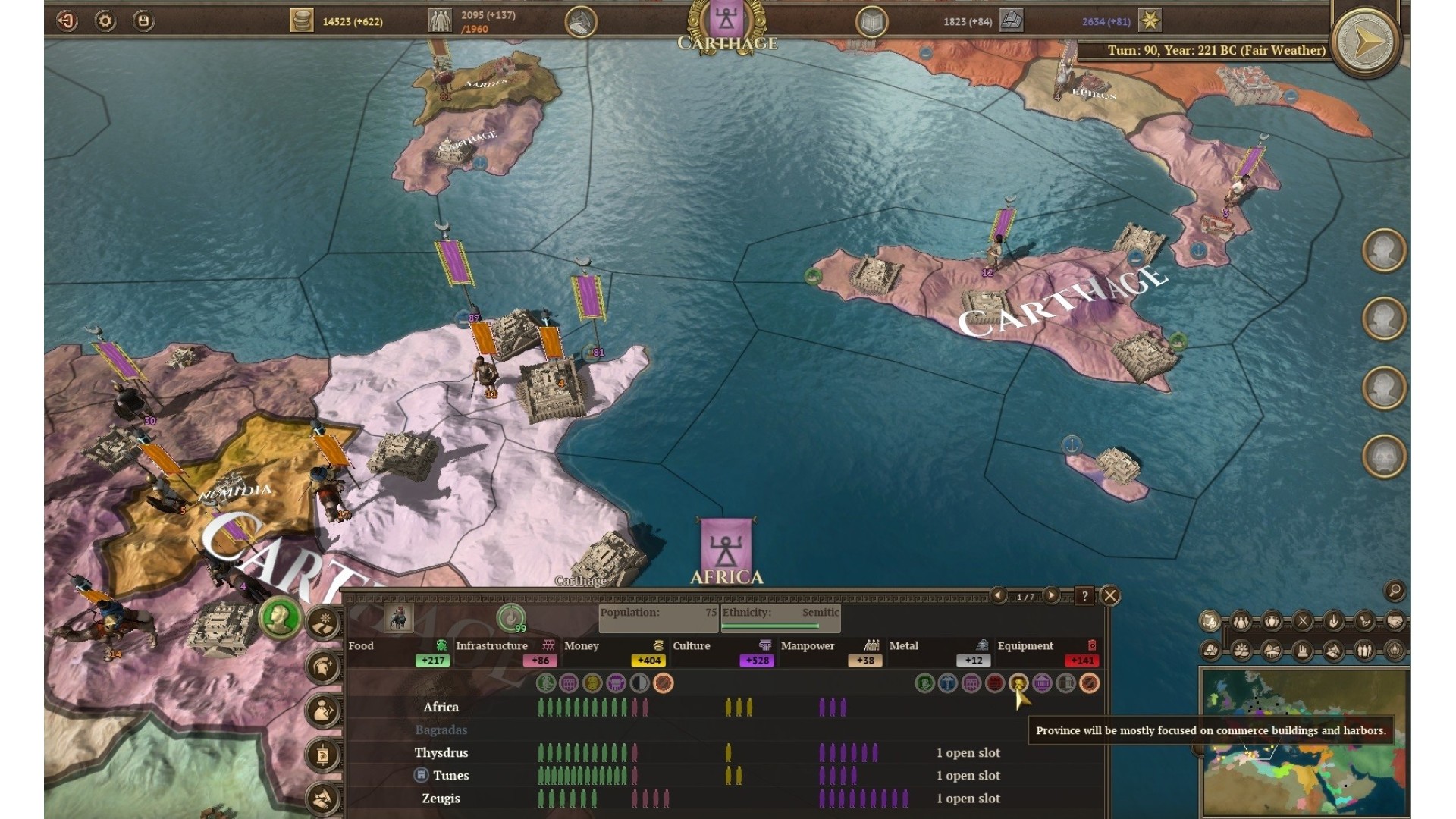Open the gear settings menu
Screen dimensions: 1456x819
(x=105, y=21)
